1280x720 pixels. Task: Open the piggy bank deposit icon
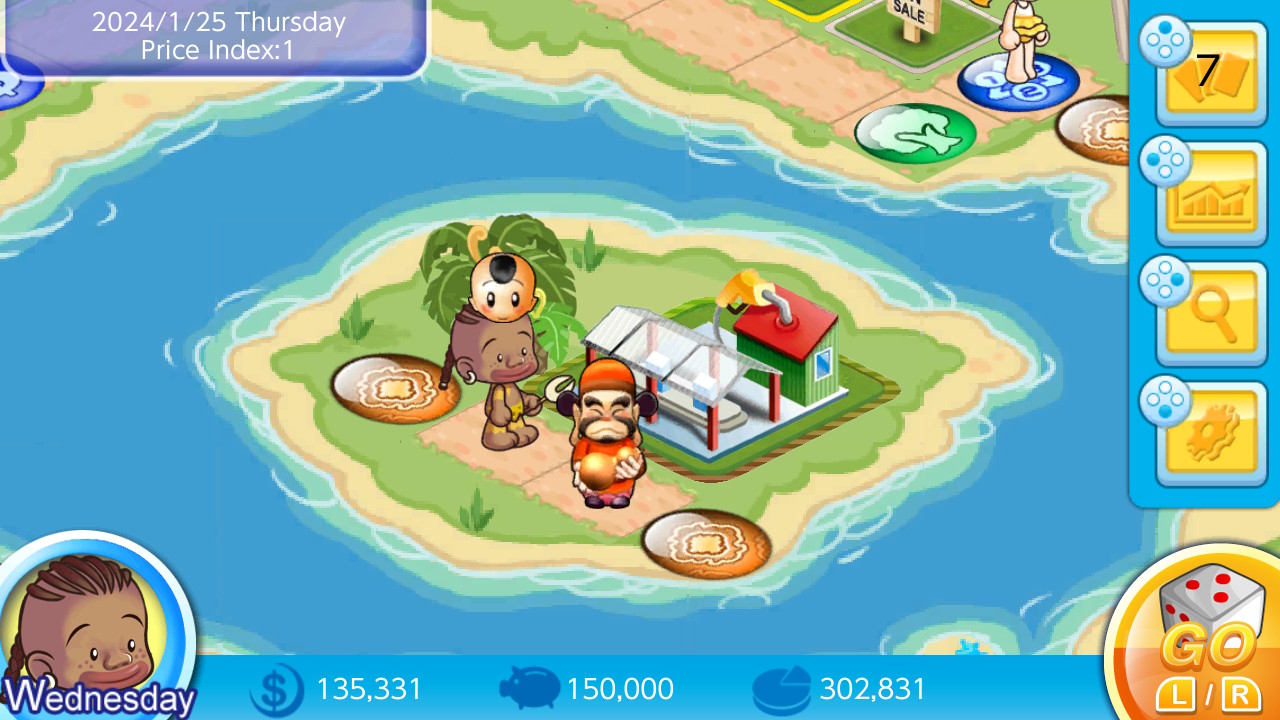pyautogui.click(x=529, y=689)
